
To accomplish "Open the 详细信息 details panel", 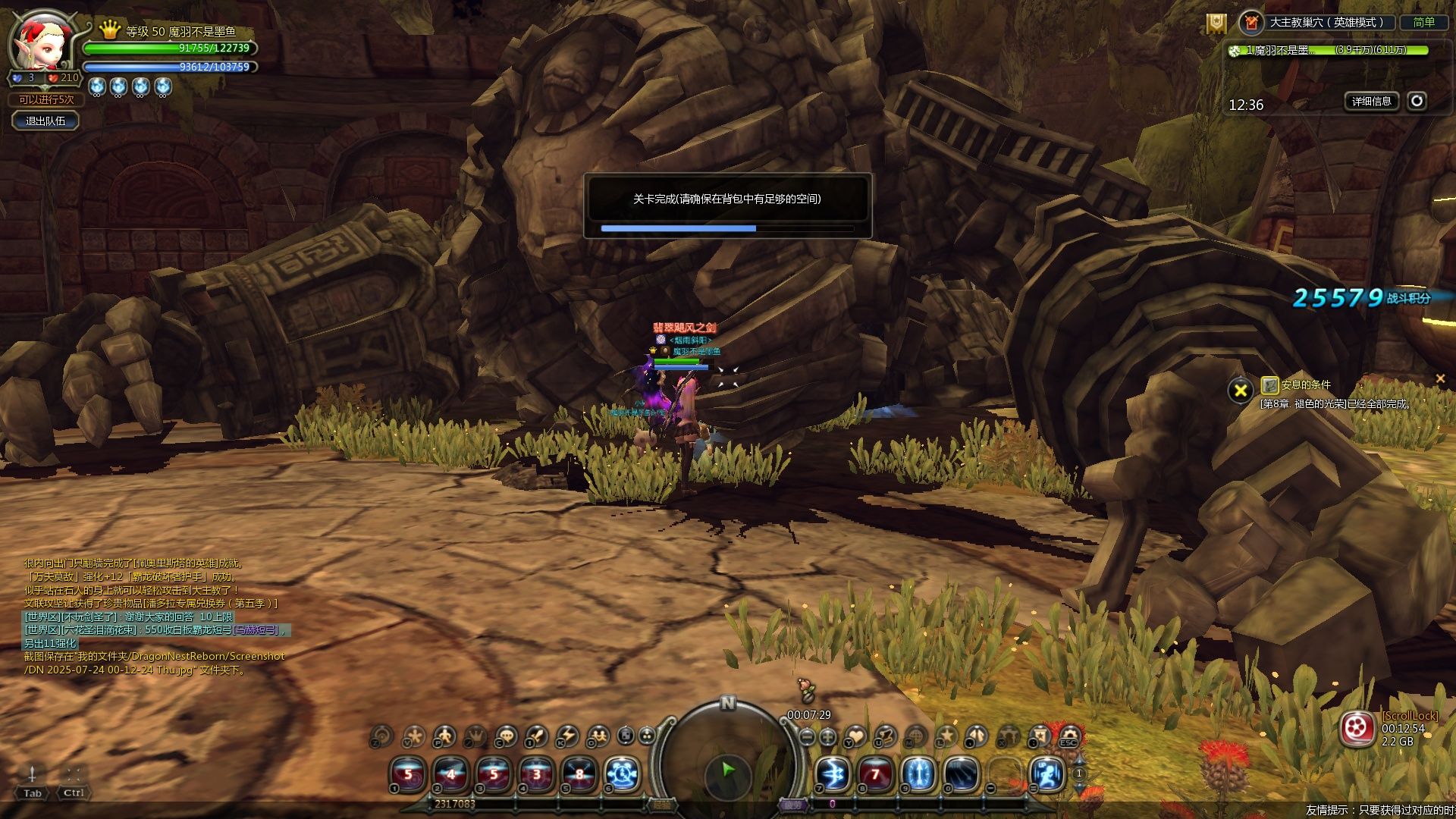I will 1371,101.
